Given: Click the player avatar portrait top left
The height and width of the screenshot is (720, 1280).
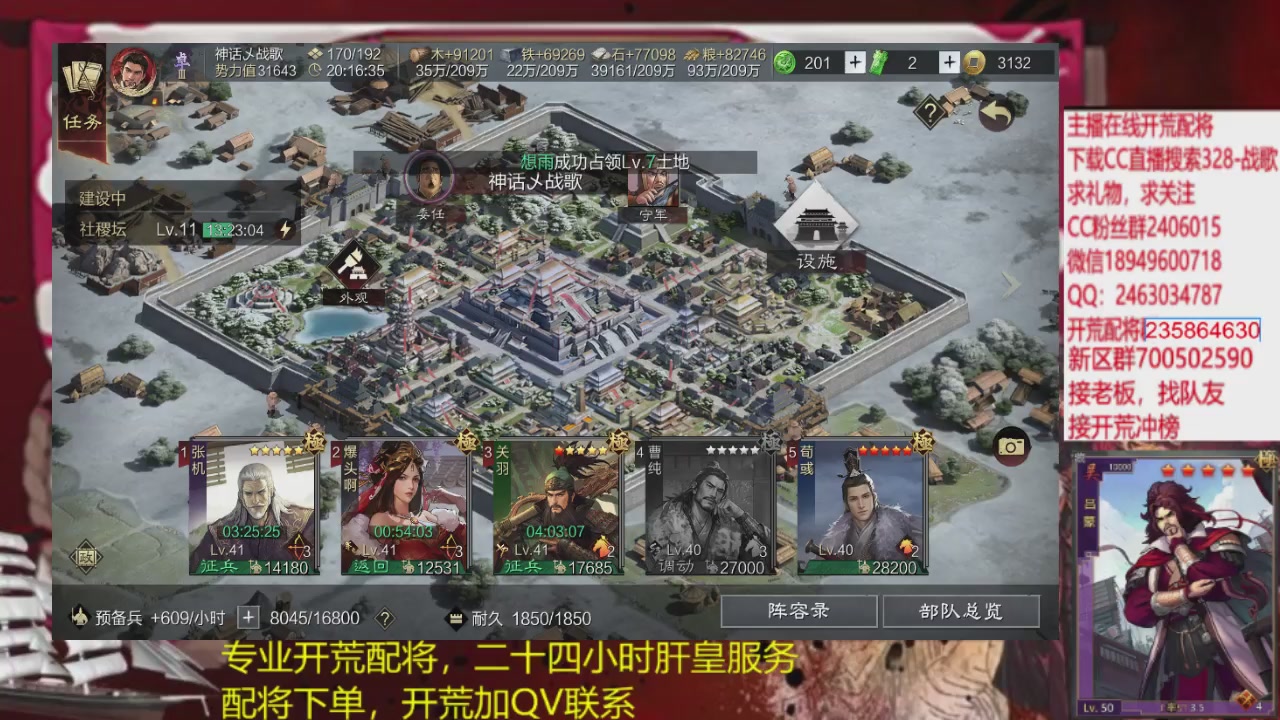Looking at the screenshot, I should click(135, 68).
